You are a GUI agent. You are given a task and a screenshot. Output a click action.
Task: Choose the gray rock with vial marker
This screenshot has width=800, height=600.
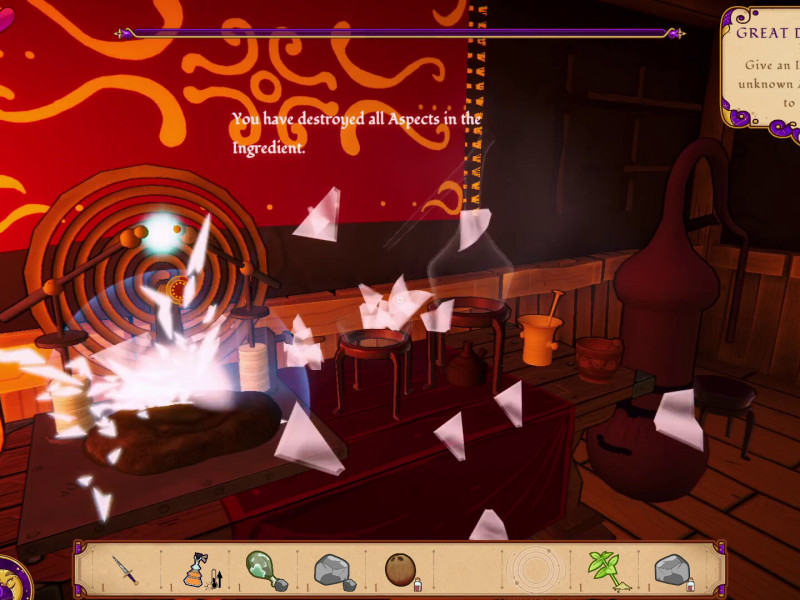click(x=672, y=570)
